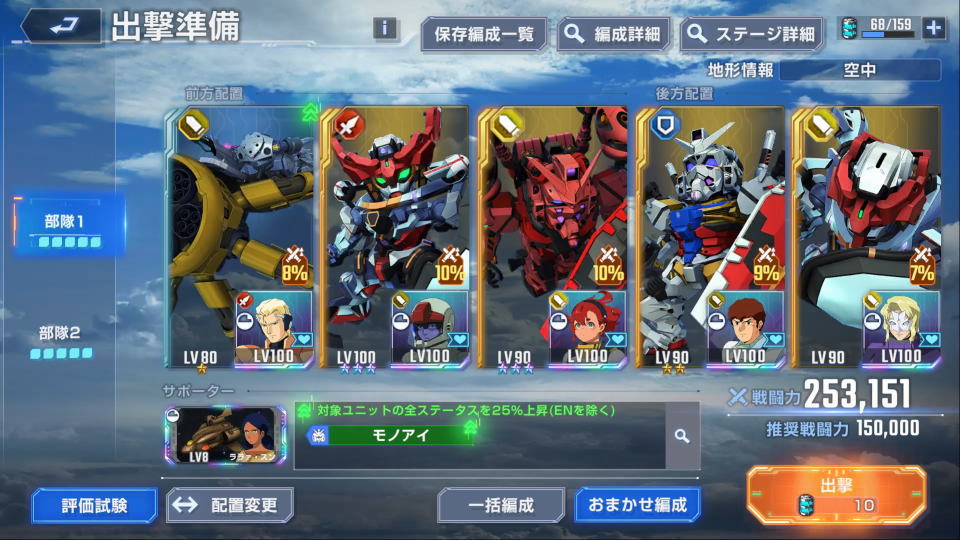The height and width of the screenshot is (540, 960).
Task: Go back using the return arrow button
Action: click(60, 27)
